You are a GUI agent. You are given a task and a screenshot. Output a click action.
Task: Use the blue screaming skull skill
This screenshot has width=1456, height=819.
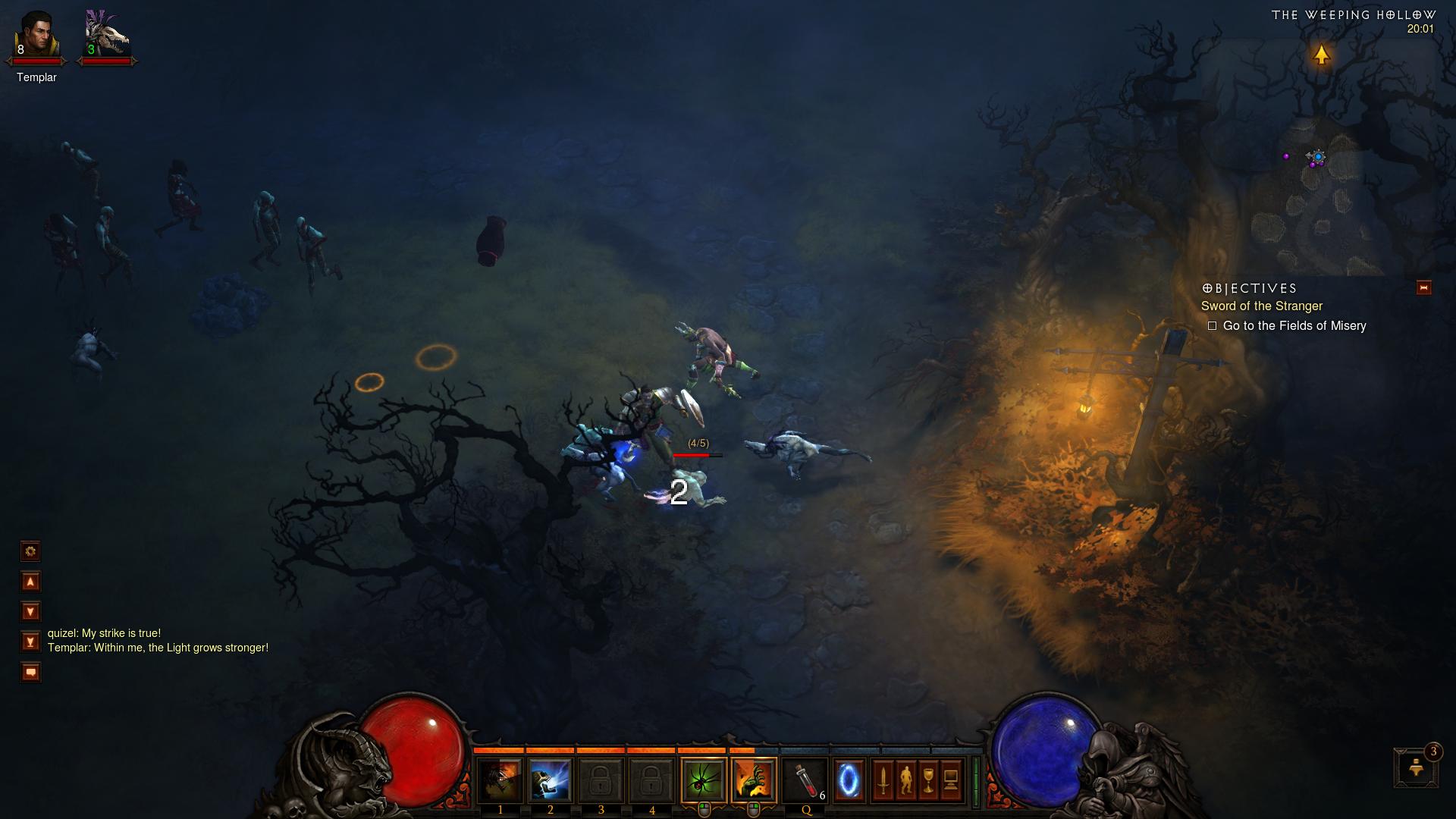tap(550, 780)
